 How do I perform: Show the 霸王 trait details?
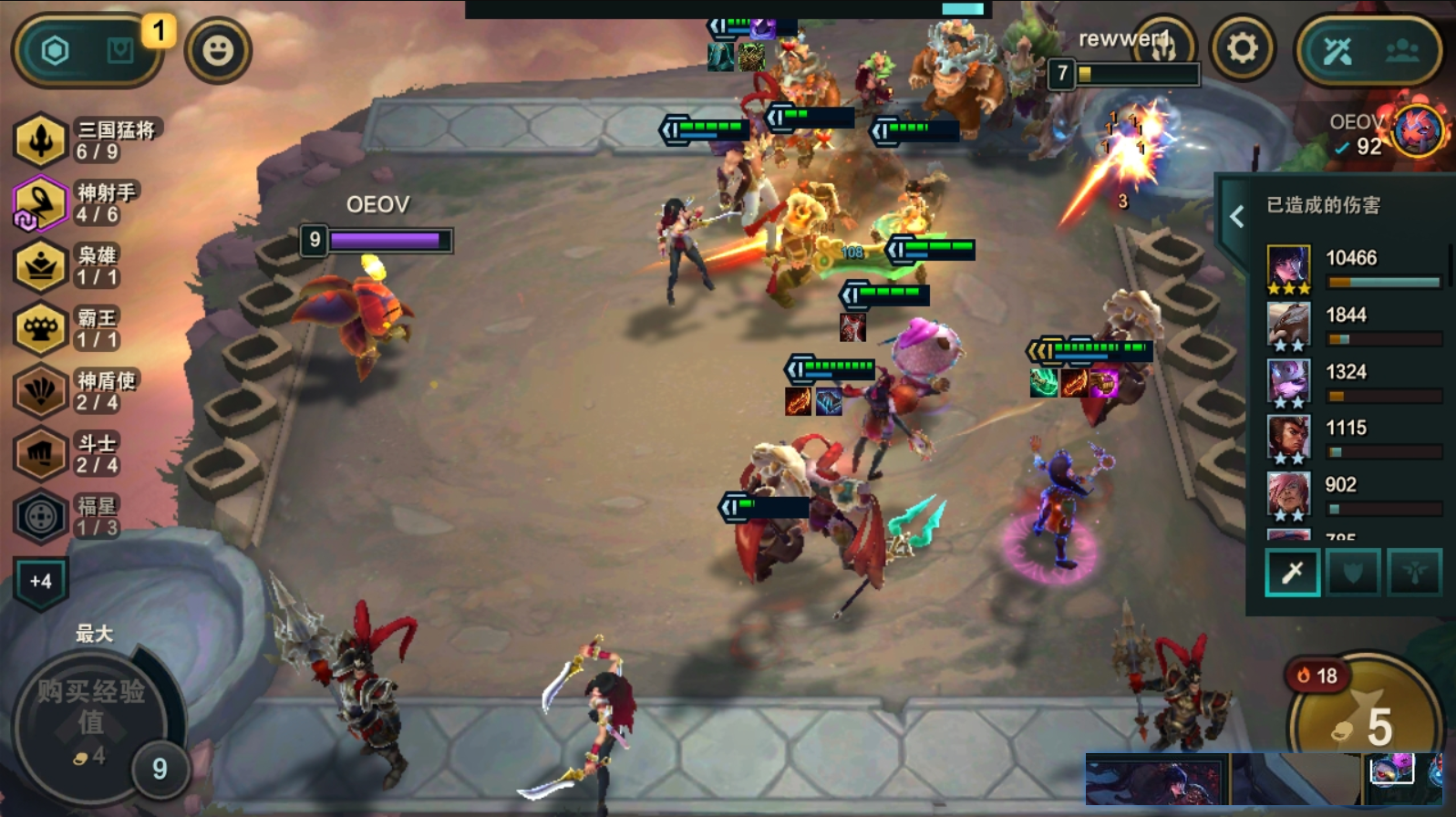[x=41, y=329]
